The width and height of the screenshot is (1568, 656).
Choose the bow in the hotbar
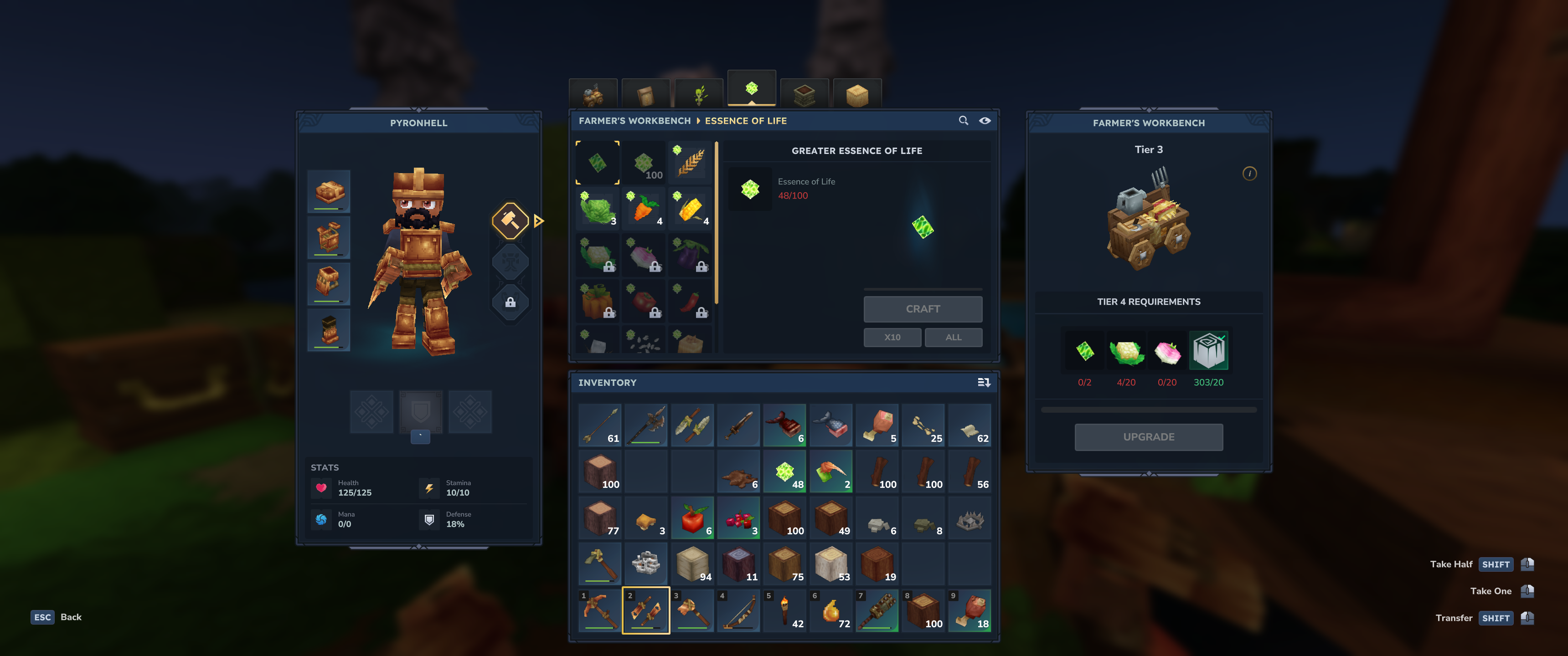pyautogui.click(x=738, y=610)
